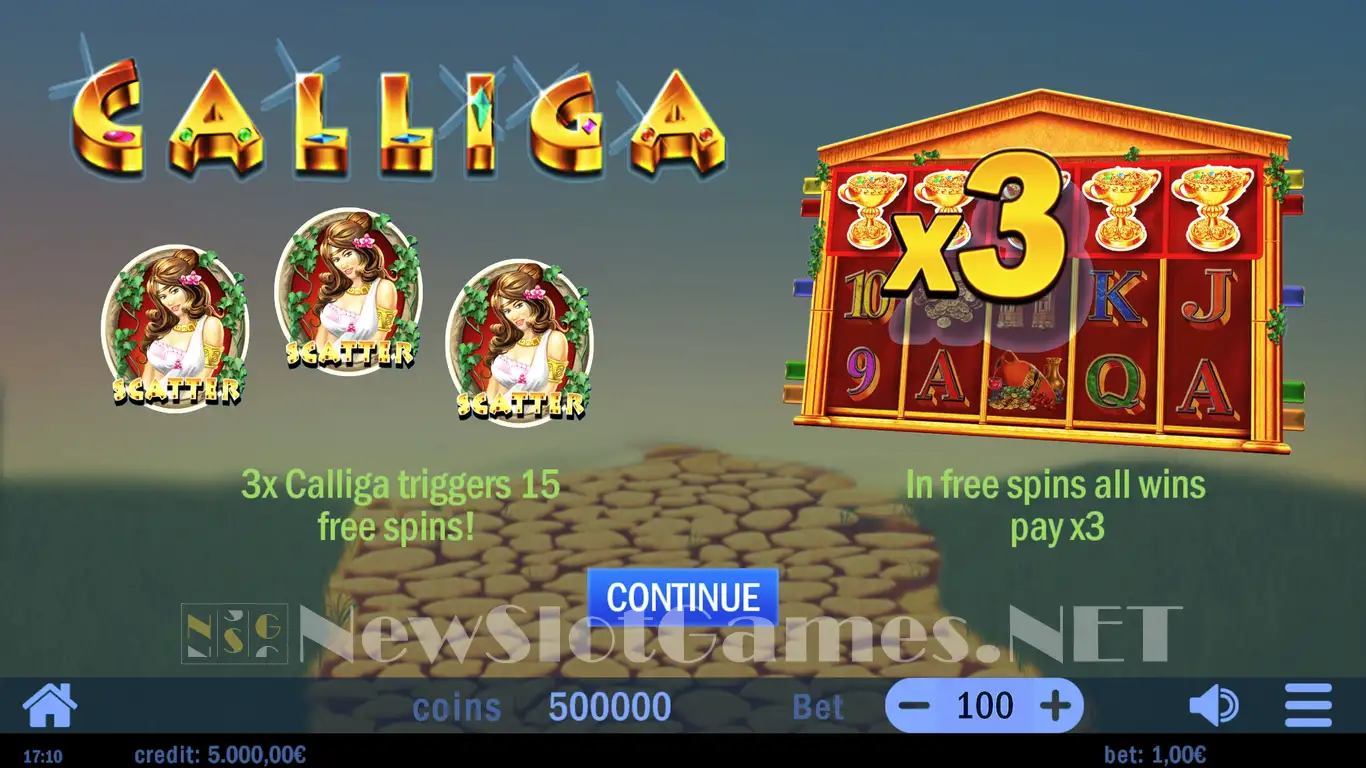Increase the bet with the plus button
The width and height of the screenshot is (1366, 768).
1055,706
